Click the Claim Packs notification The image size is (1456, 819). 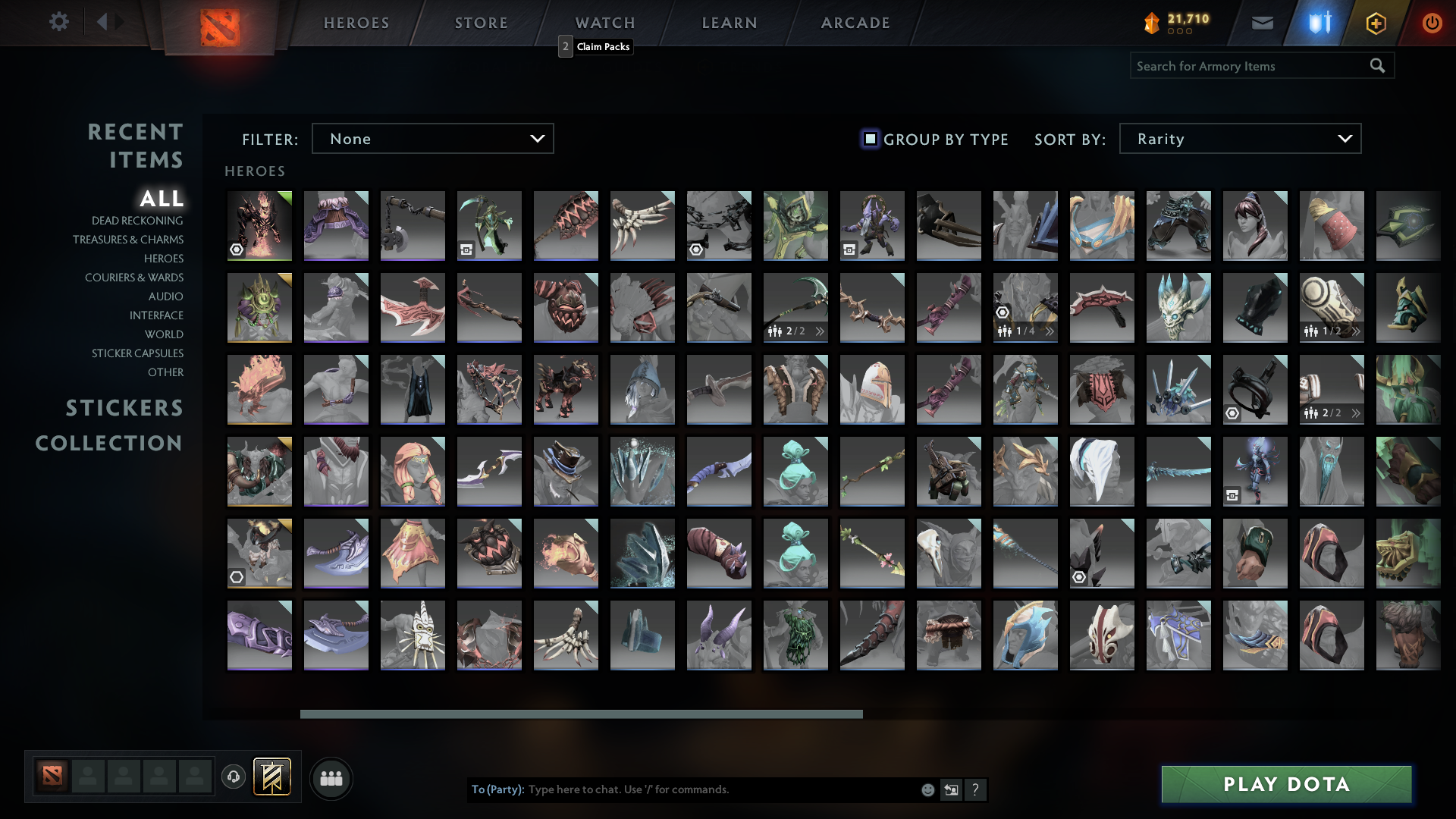tap(596, 46)
